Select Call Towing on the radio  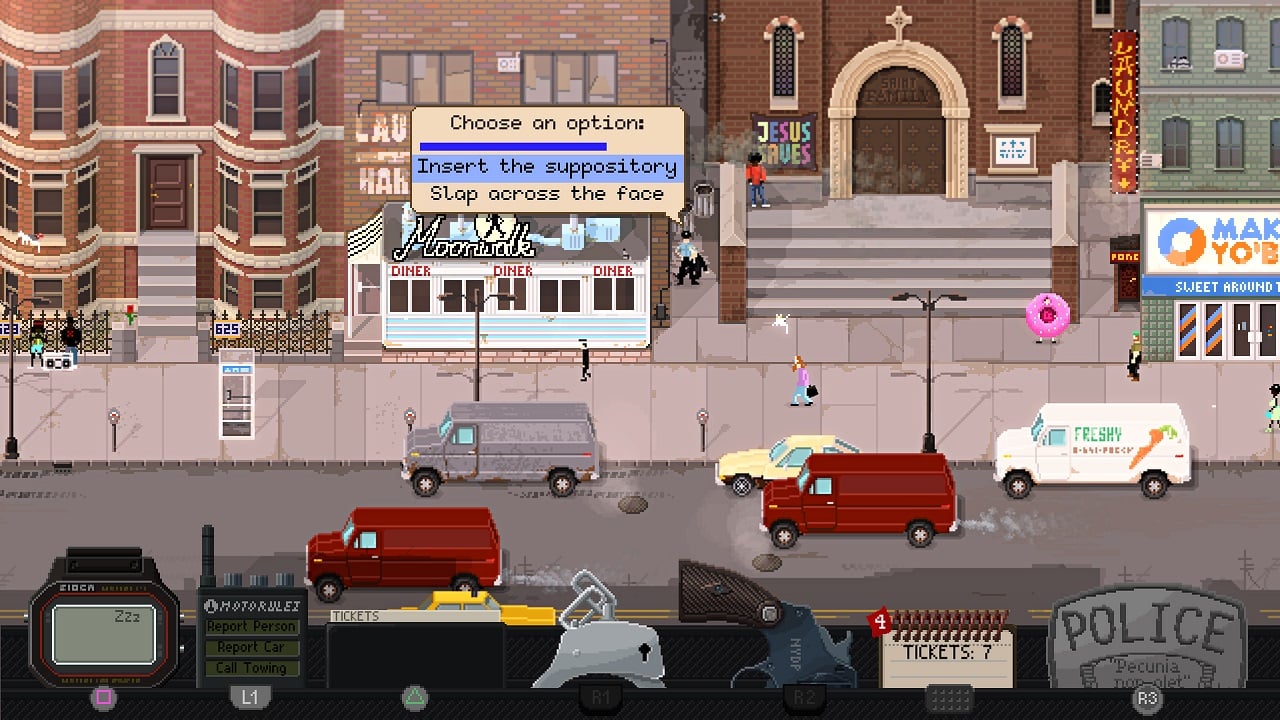pos(251,668)
